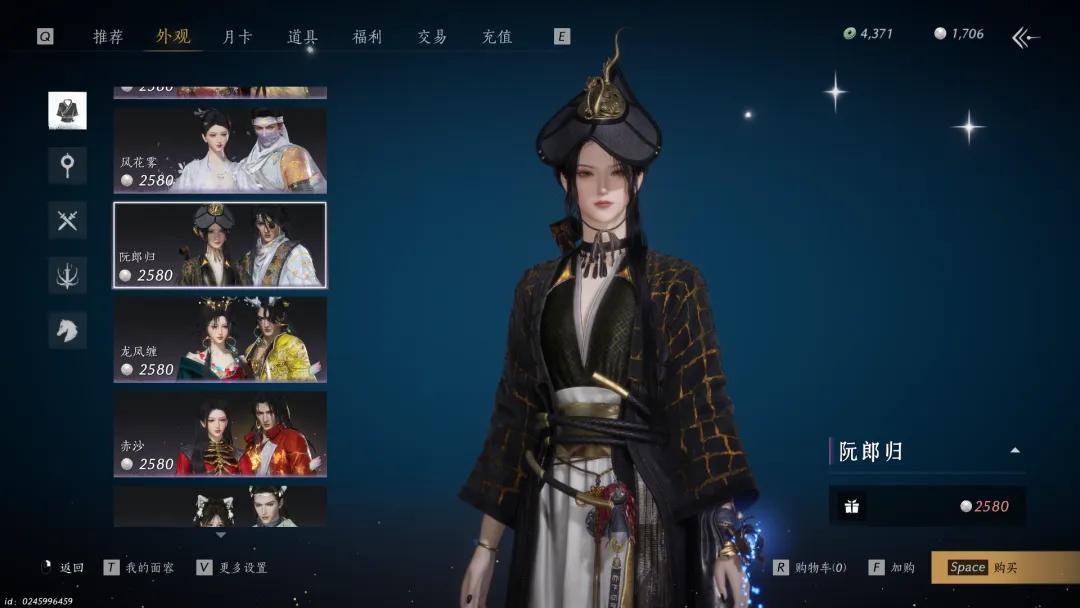Image resolution: width=1080 pixels, height=608 pixels.
Task: Open the 充值 recharge tab
Action: [x=497, y=37]
